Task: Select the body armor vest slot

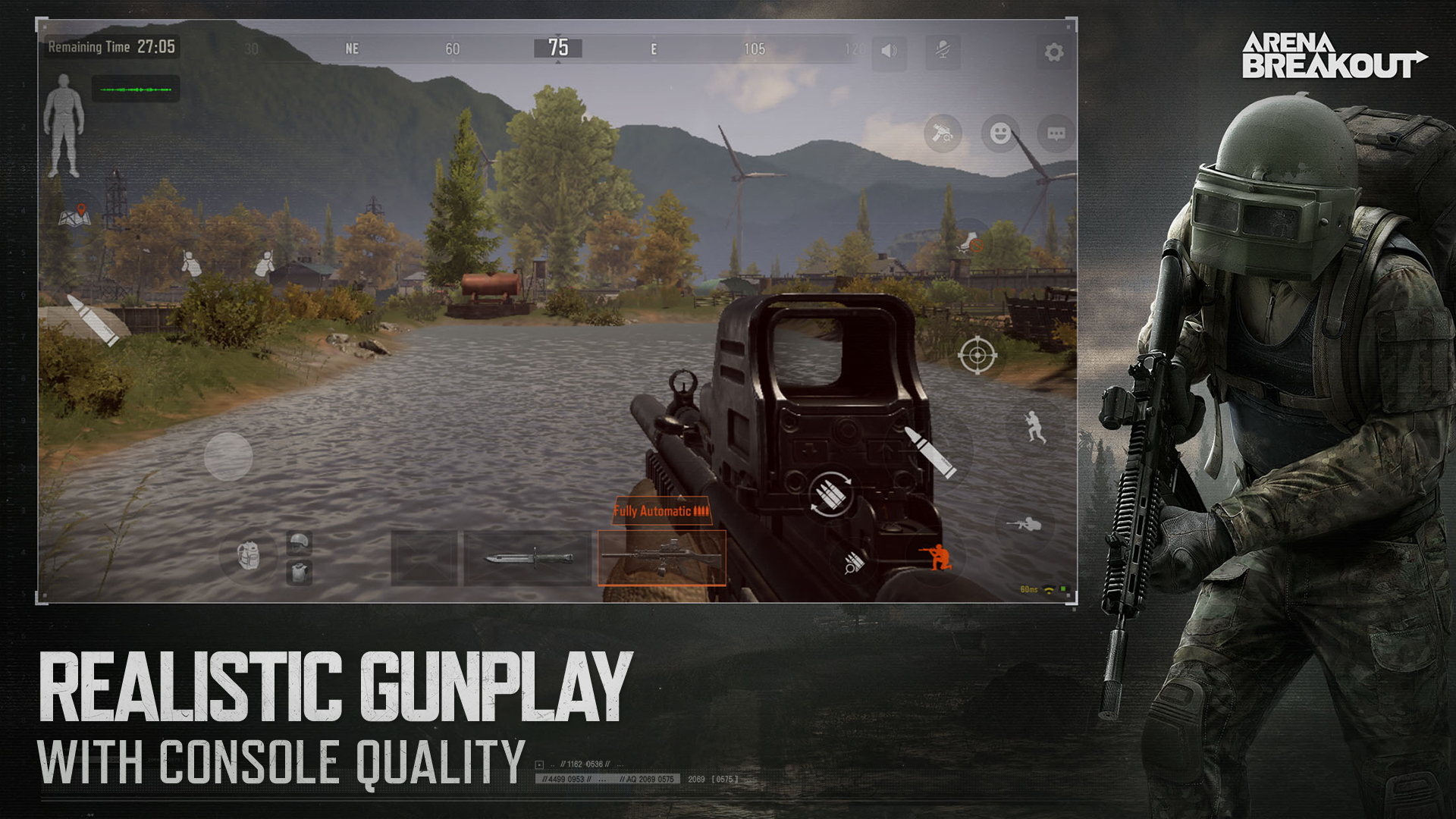Action: pos(300,572)
